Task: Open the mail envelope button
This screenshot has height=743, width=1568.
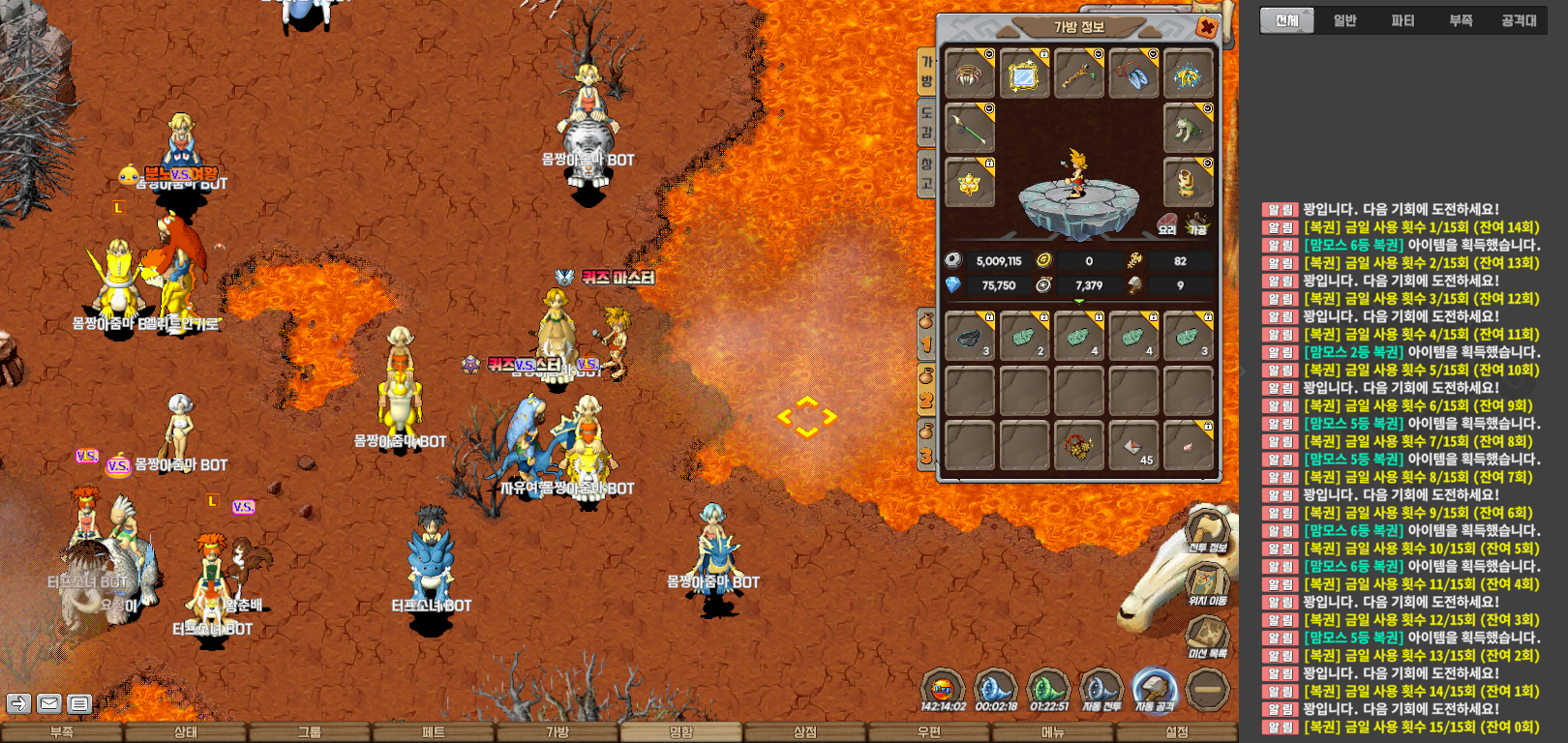Action: tap(49, 703)
